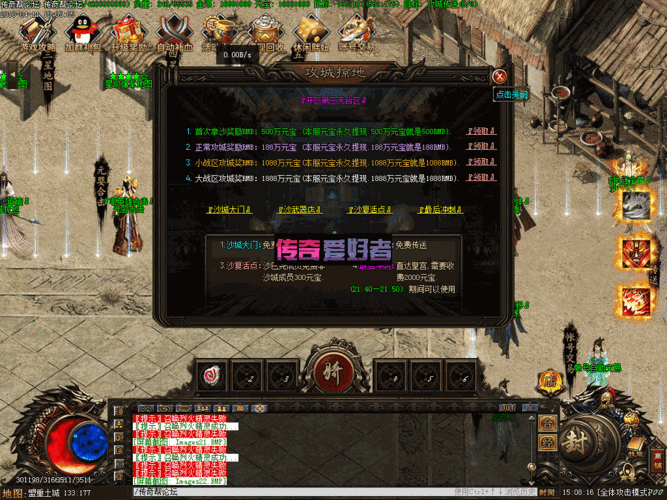Select the red swirl item in the hotbar

(x=211, y=376)
